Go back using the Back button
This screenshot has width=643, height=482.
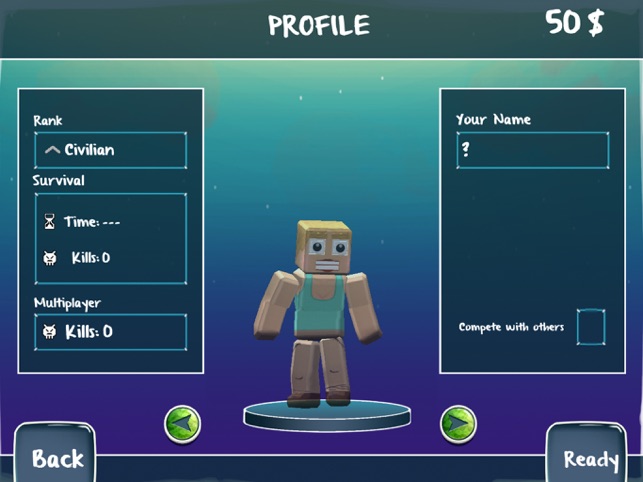56,457
